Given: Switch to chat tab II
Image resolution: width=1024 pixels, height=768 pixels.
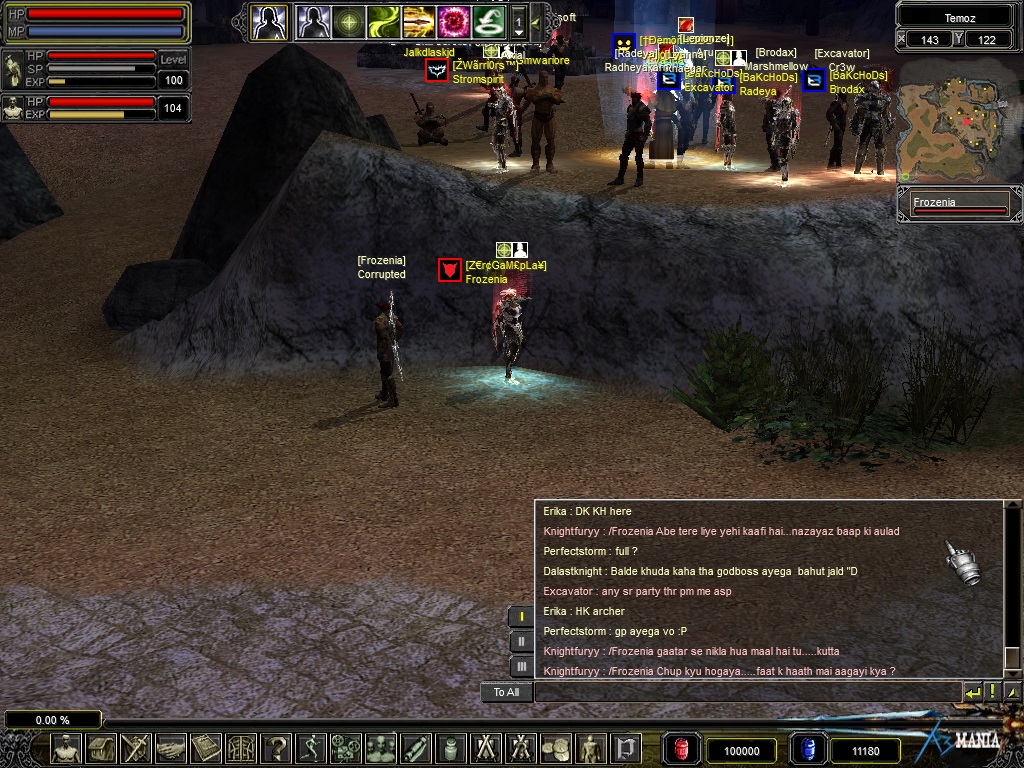Looking at the screenshot, I should (x=521, y=642).
